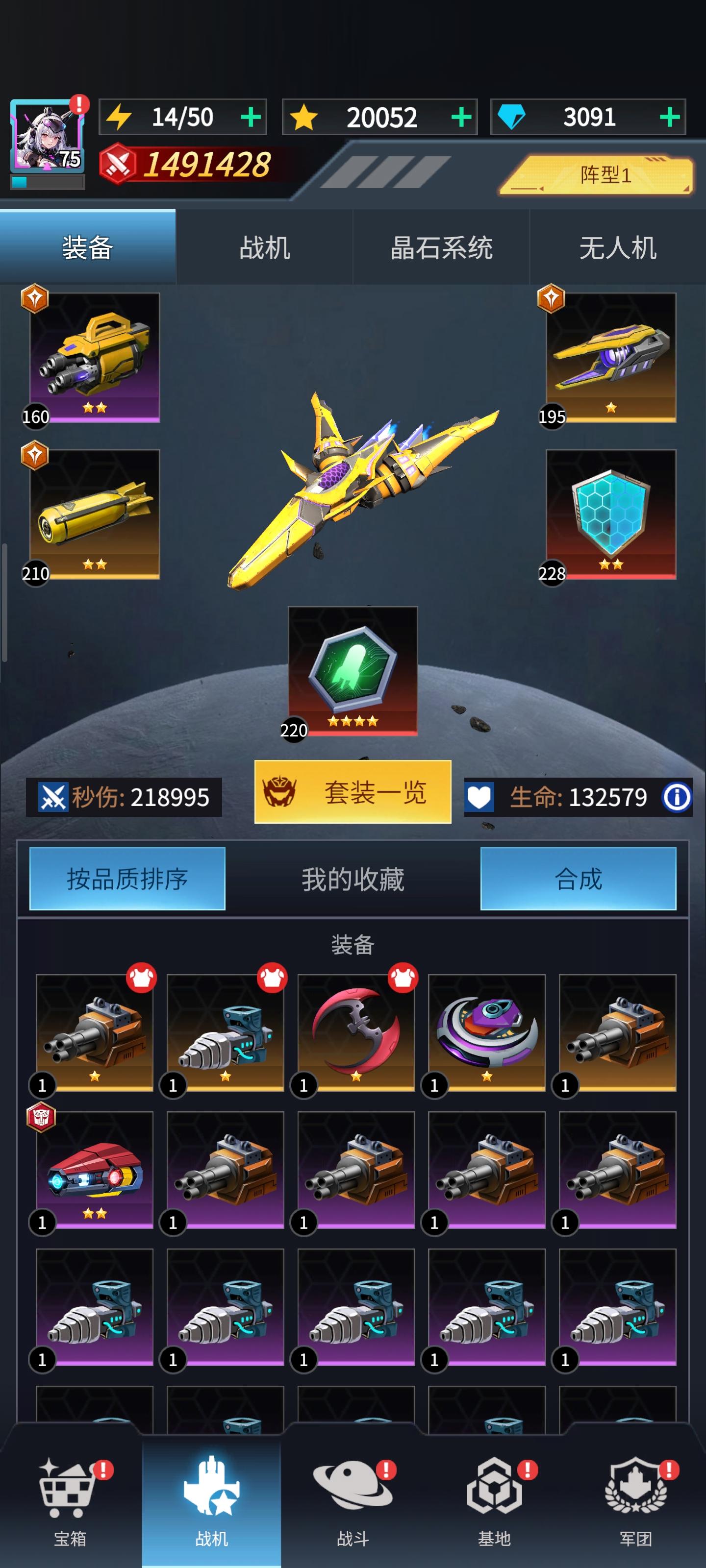706x1568 pixels.
Task: Open 我的收藏 favorites
Action: click(x=353, y=879)
